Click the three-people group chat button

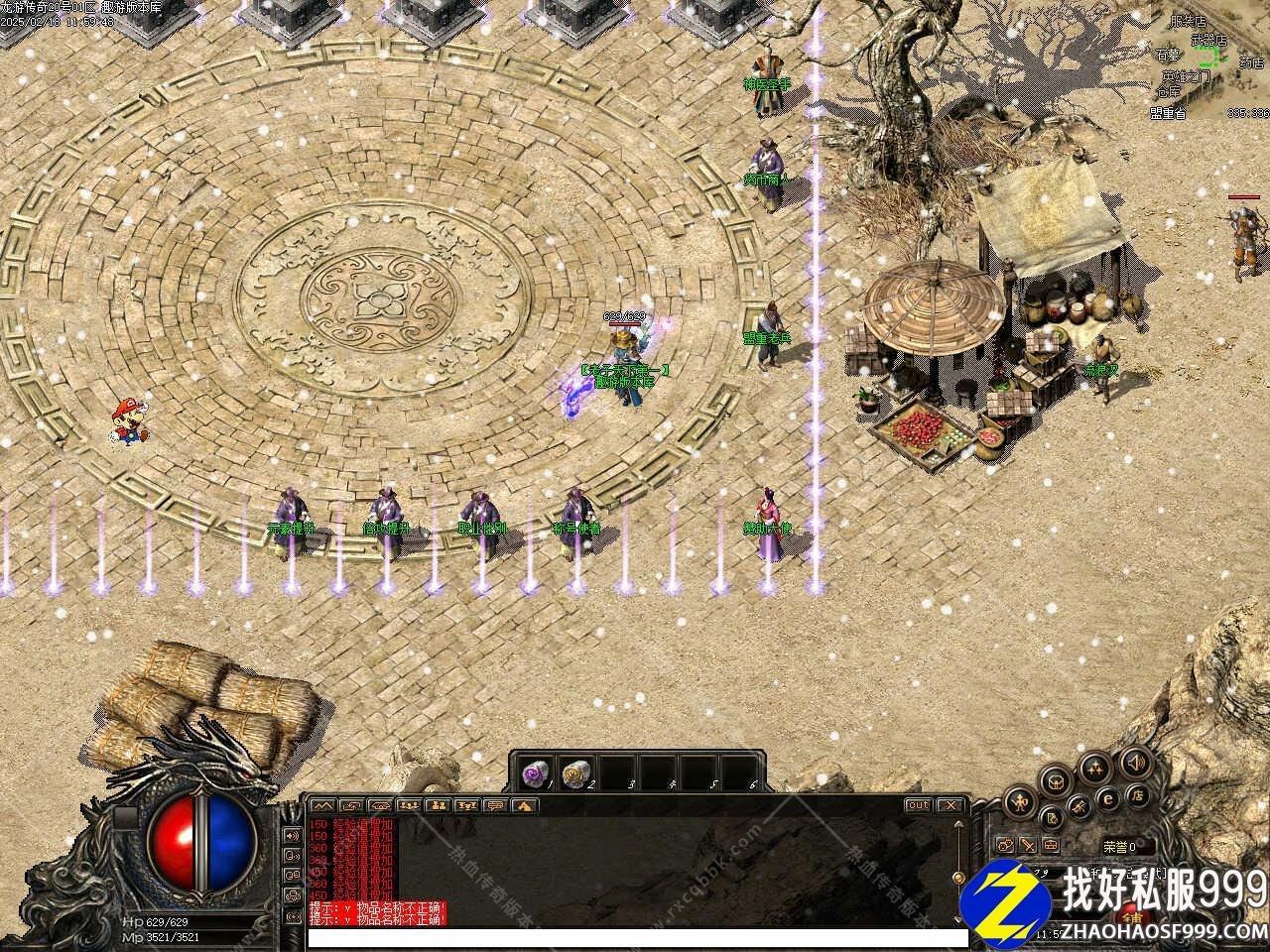click(x=409, y=805)
